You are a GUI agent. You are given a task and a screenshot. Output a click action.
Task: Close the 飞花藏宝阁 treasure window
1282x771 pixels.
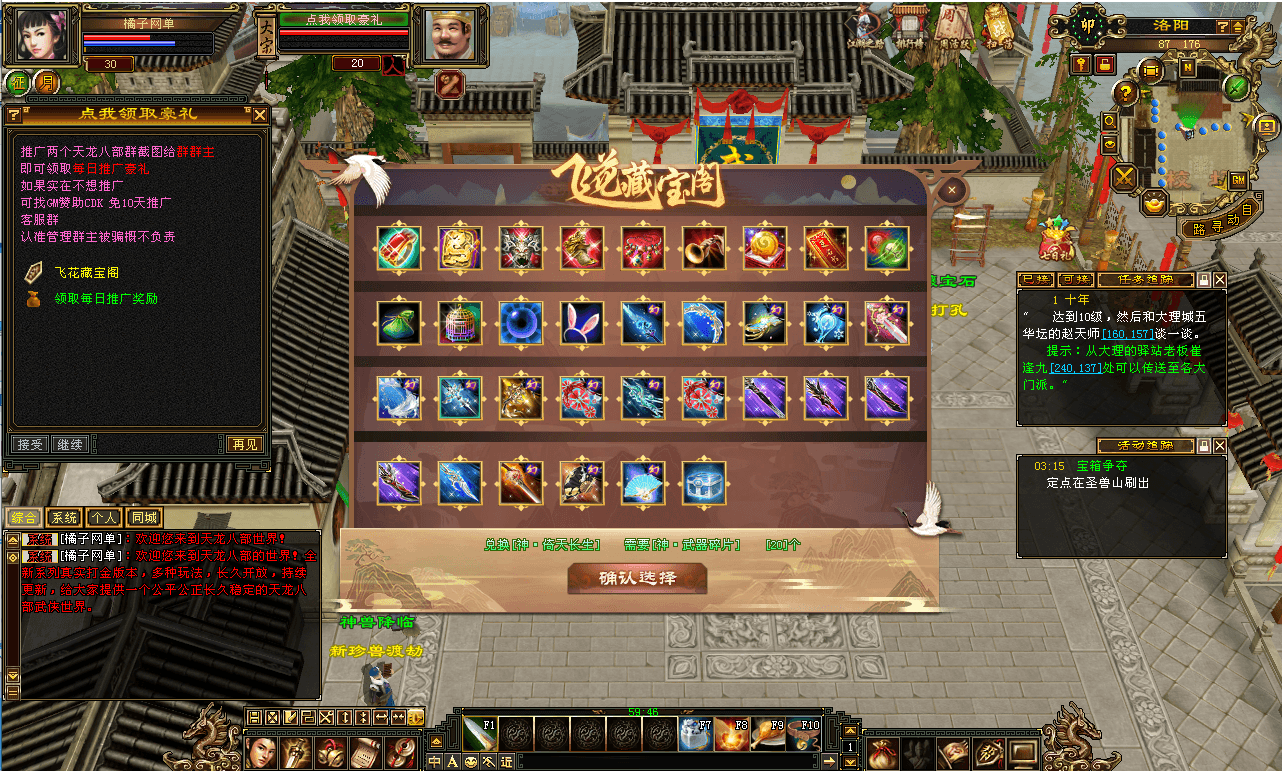pyautogui.click(x=952, y=190)
